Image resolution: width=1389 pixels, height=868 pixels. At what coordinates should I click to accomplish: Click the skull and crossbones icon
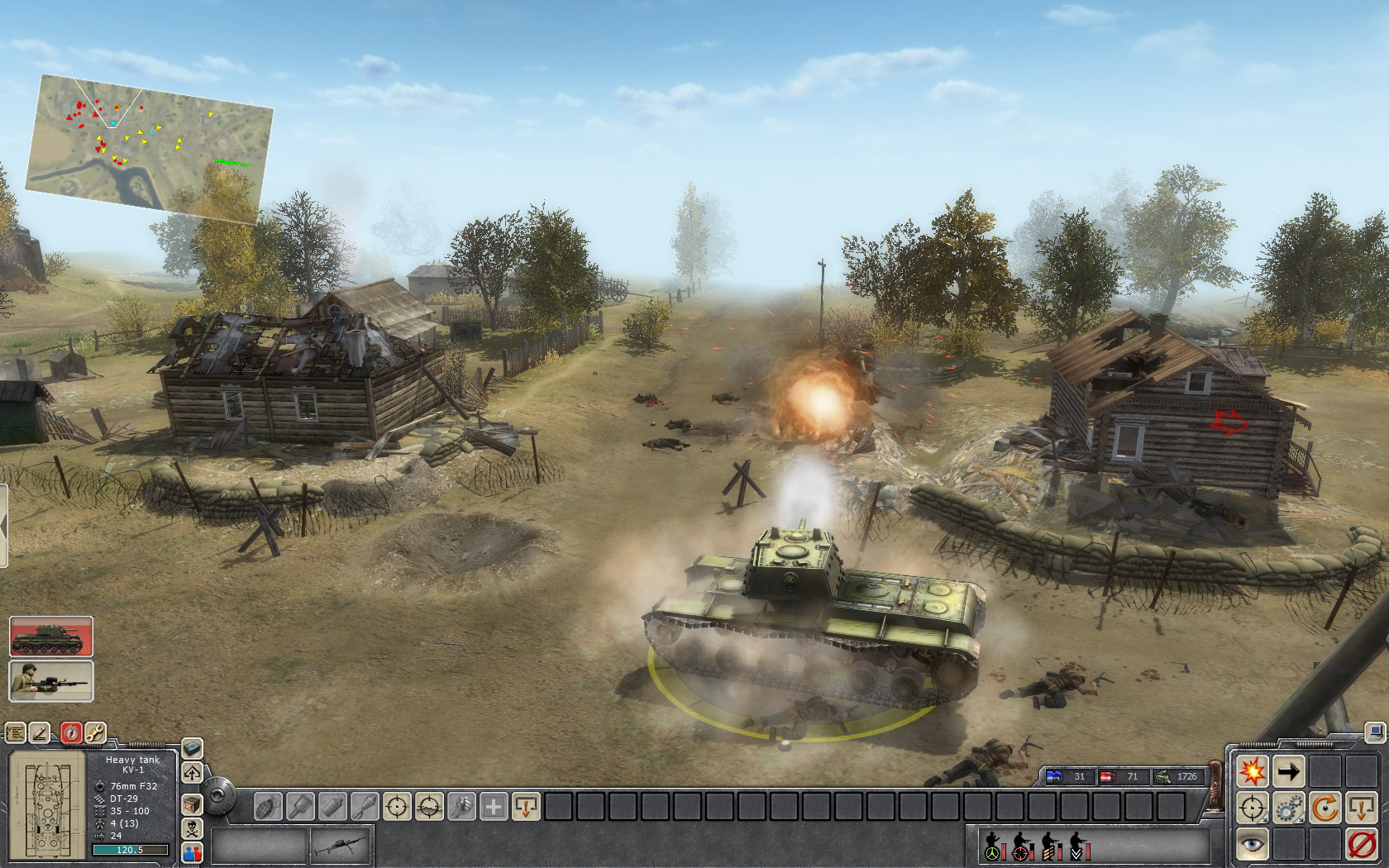tap(192, 828)
